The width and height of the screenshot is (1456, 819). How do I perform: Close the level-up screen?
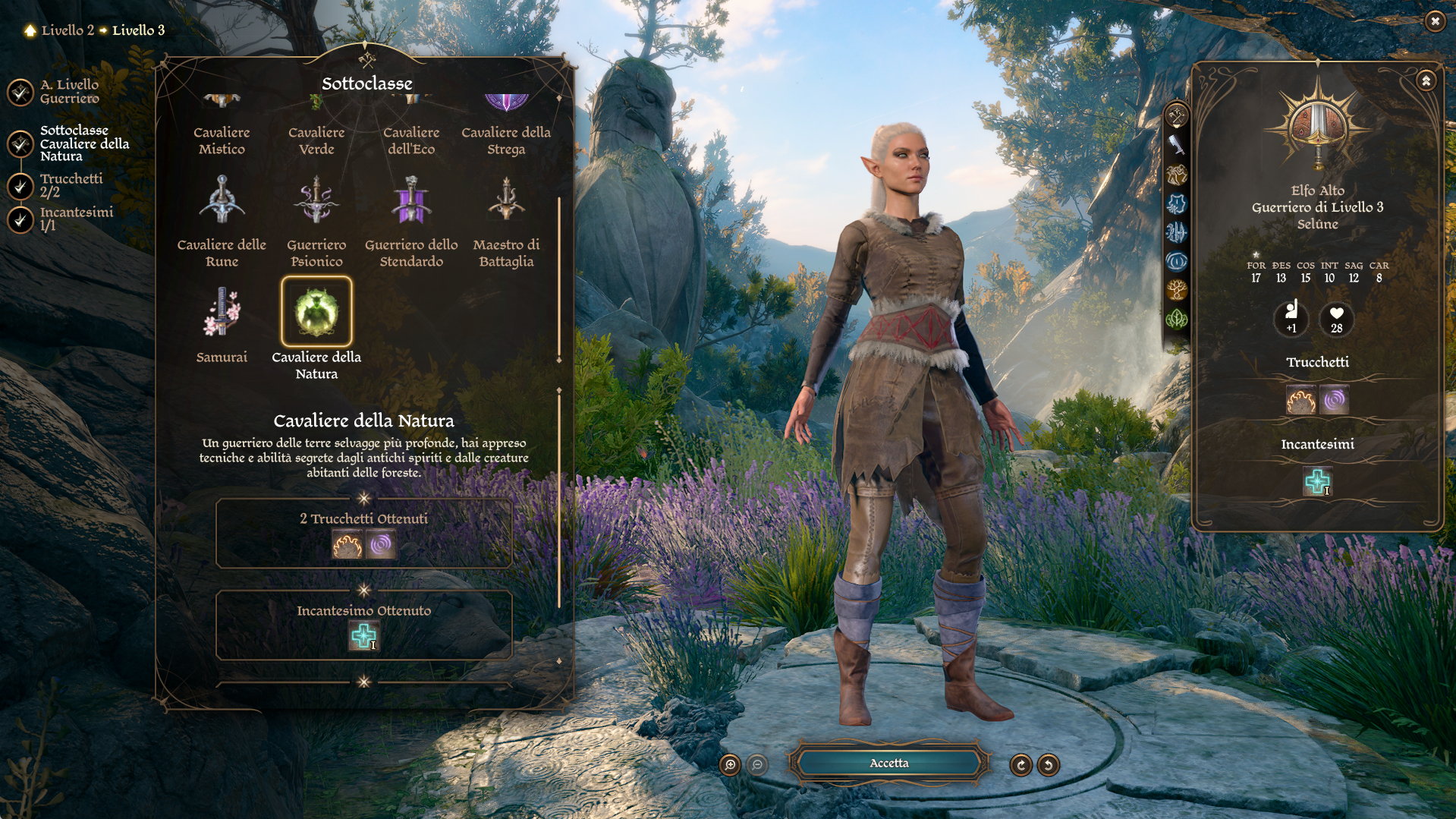[1434, 21]
